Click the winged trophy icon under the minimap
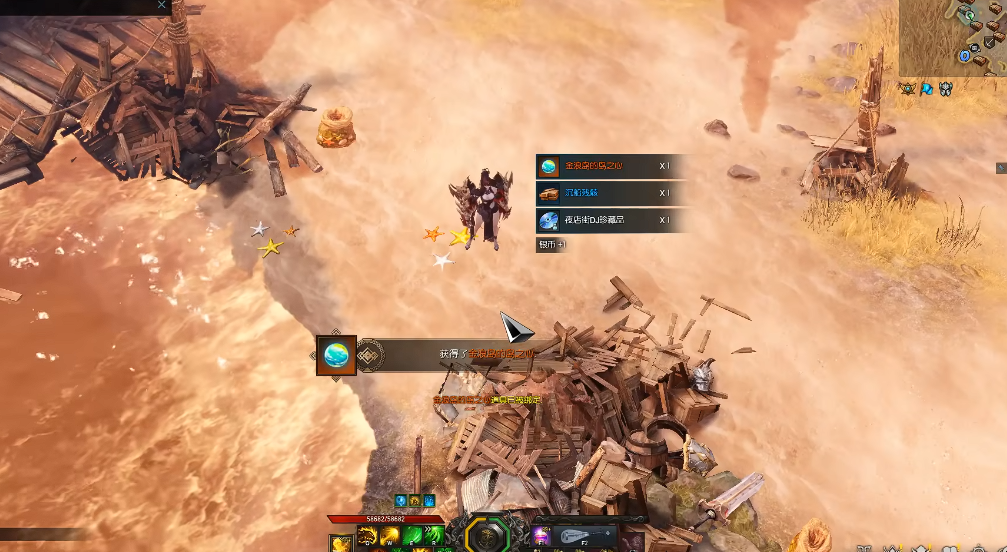This screenshot has width=1007, height=552. [907, 89]
